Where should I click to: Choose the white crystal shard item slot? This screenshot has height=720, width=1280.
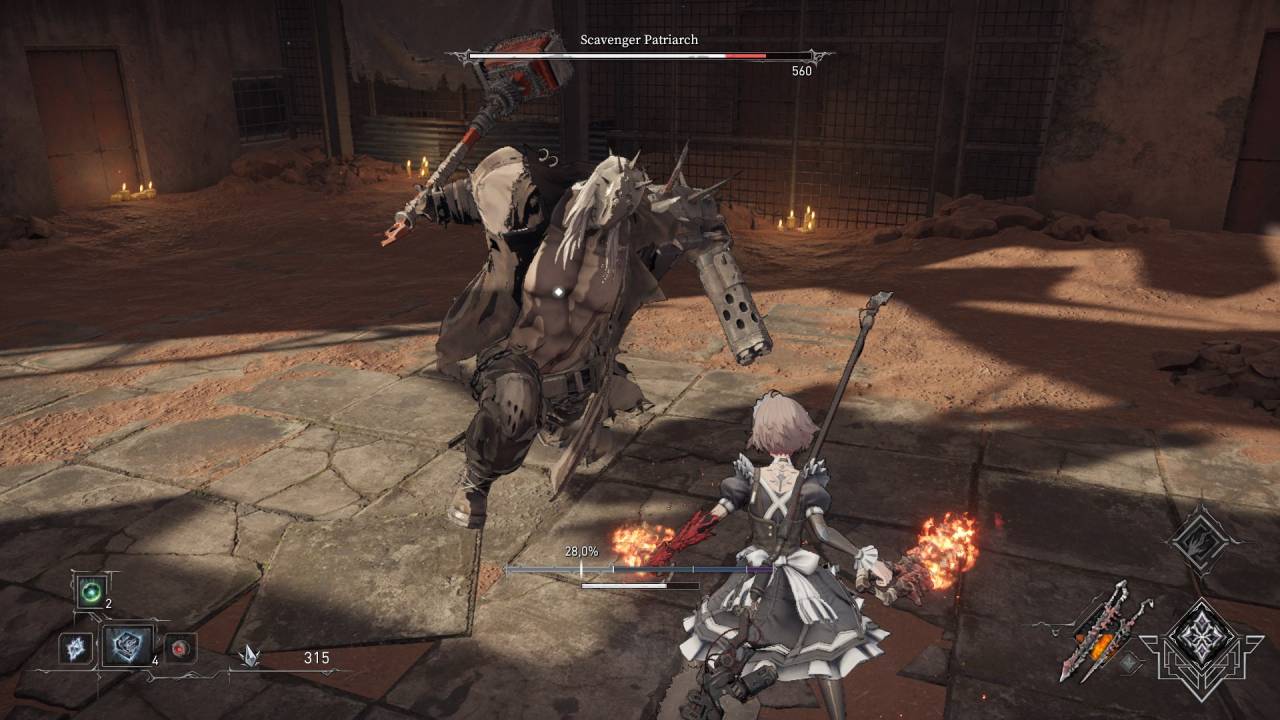coord(76,648)
